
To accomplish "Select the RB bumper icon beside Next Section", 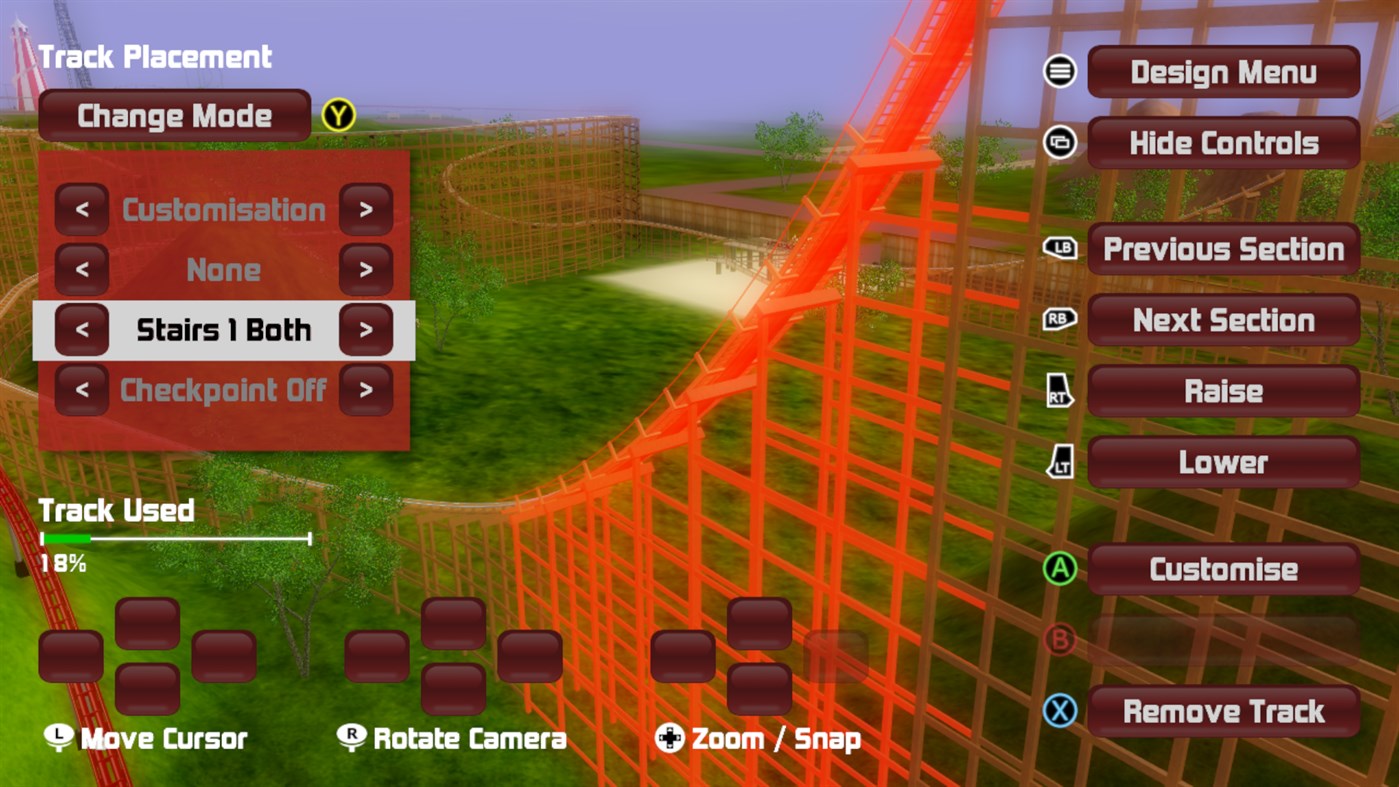I will tap(1058, 320).
